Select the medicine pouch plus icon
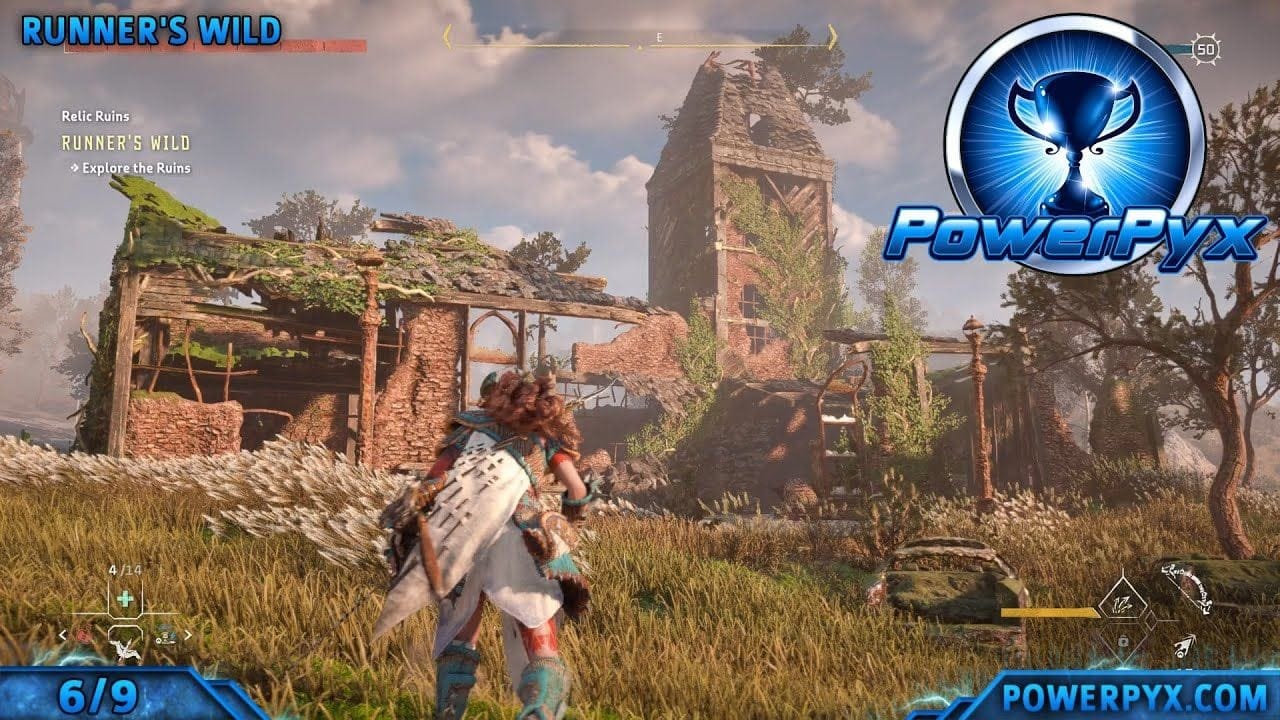This screenshot has width=1280, height=720. point(124,598)
